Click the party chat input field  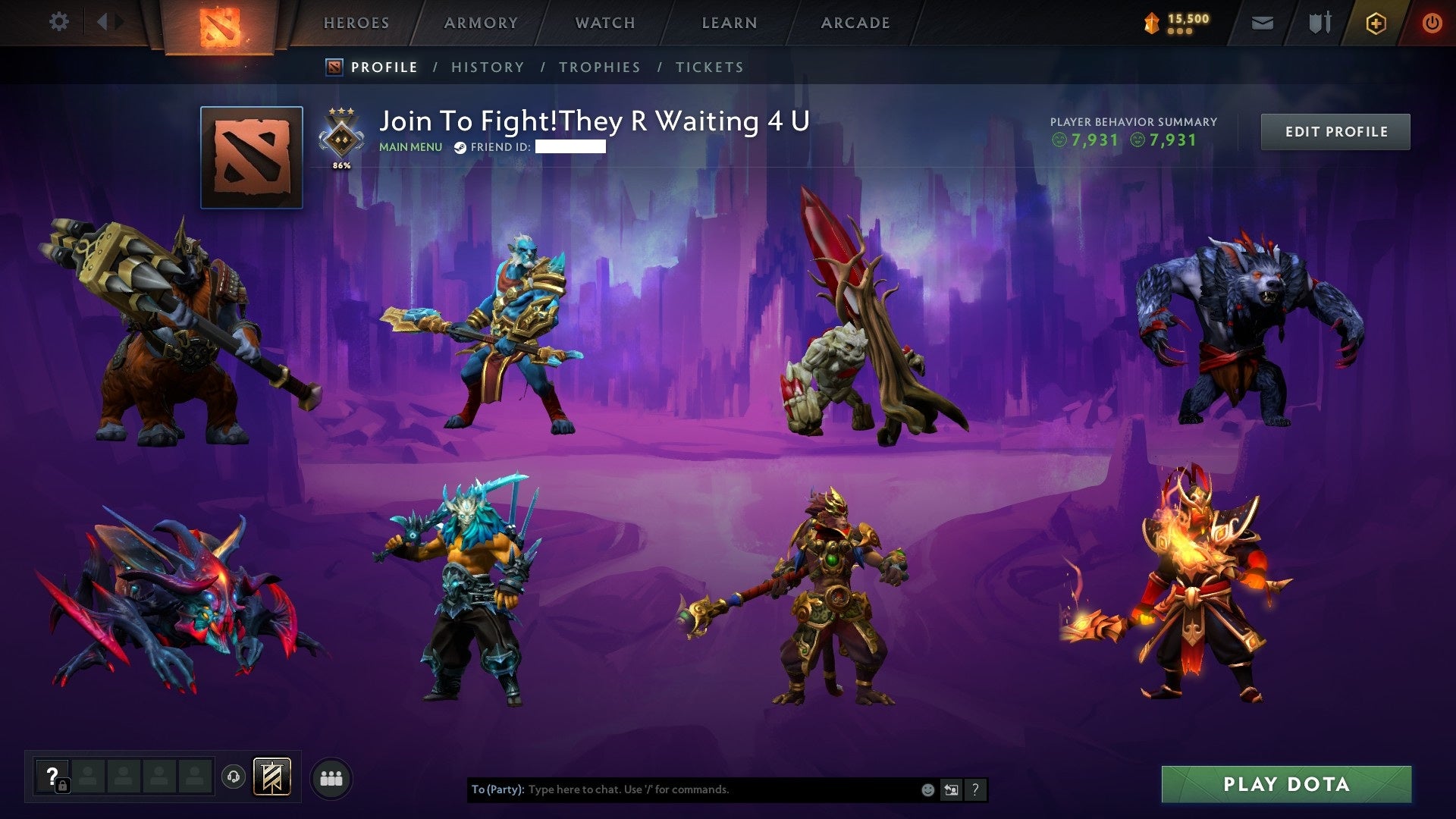(x=682, y=789)
